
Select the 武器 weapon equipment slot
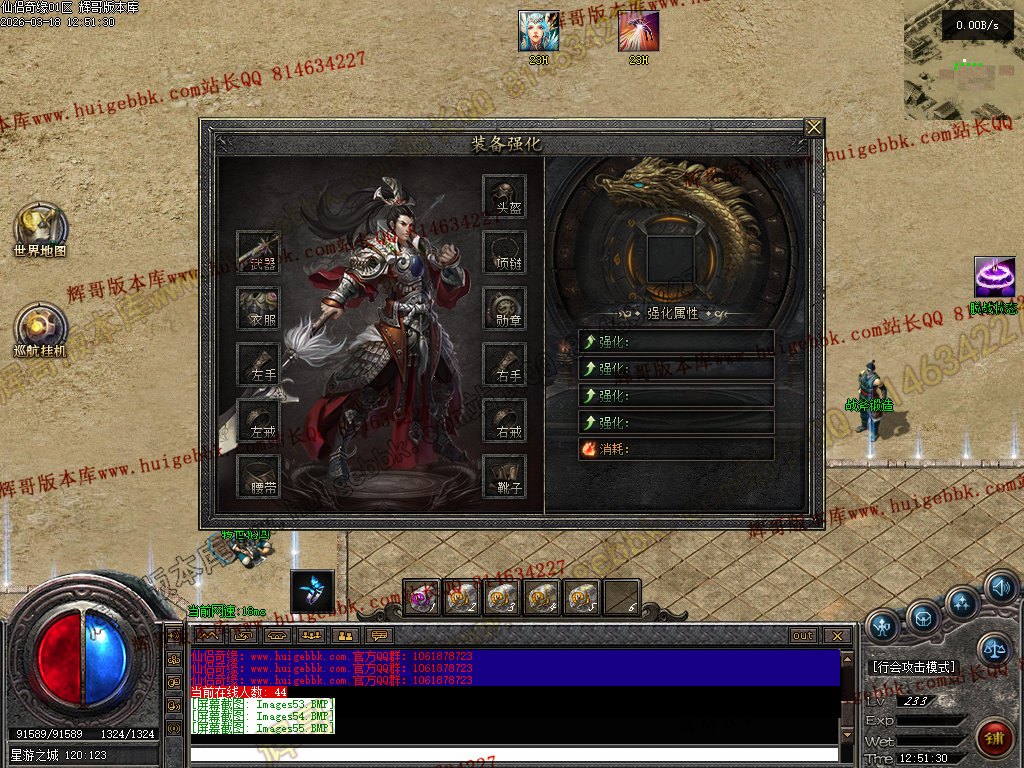click(x=258, y=252)
